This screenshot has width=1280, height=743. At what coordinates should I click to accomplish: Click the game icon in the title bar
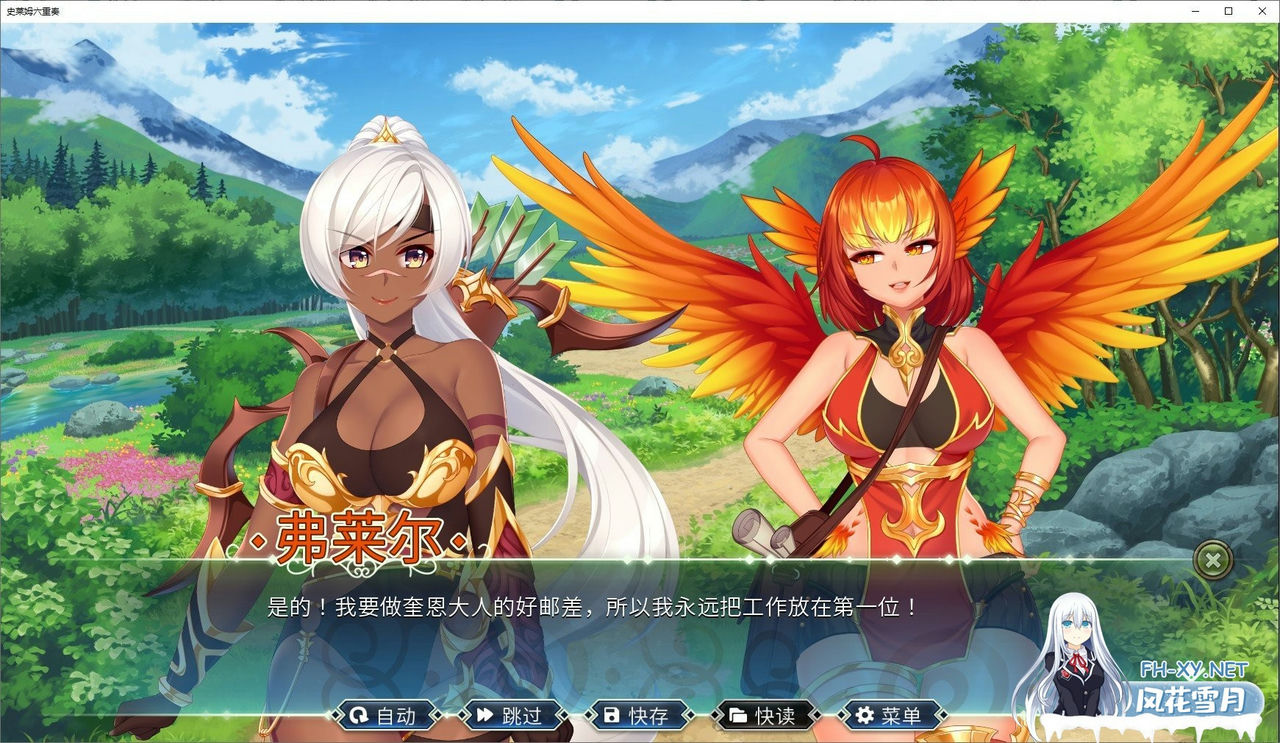pyautogui.click(x=8, y=11)
